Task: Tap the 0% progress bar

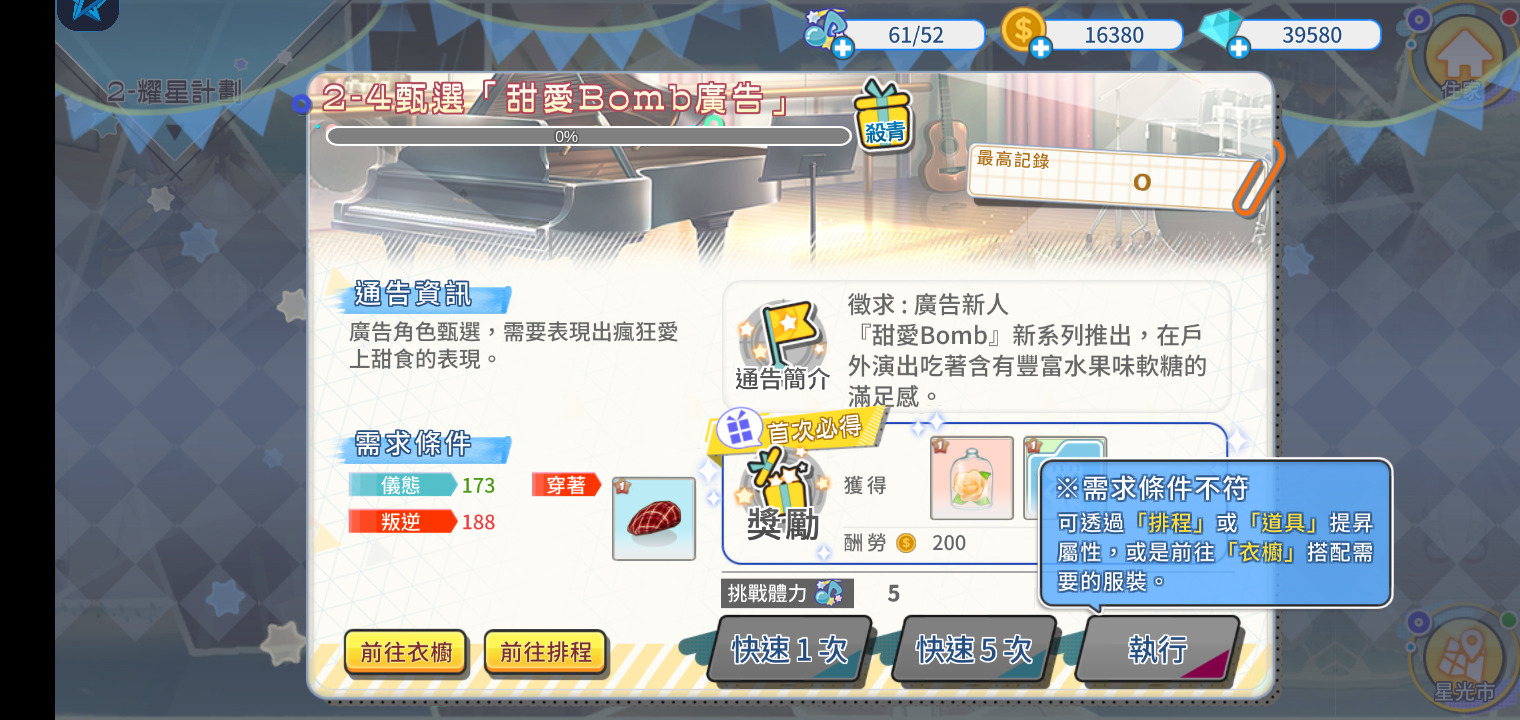Action: [x=588, y=136]
